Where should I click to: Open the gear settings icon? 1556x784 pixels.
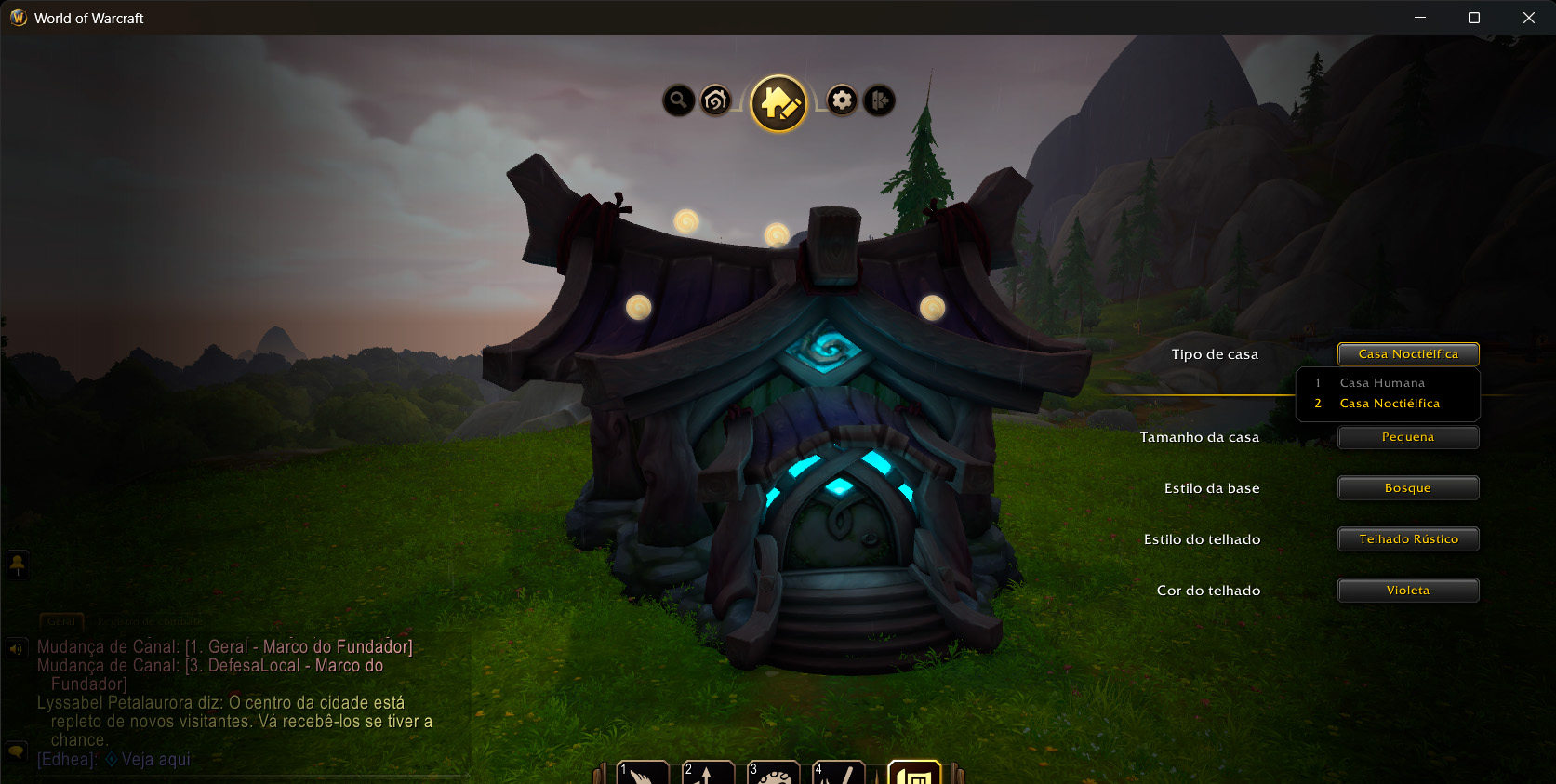(842, 100)
